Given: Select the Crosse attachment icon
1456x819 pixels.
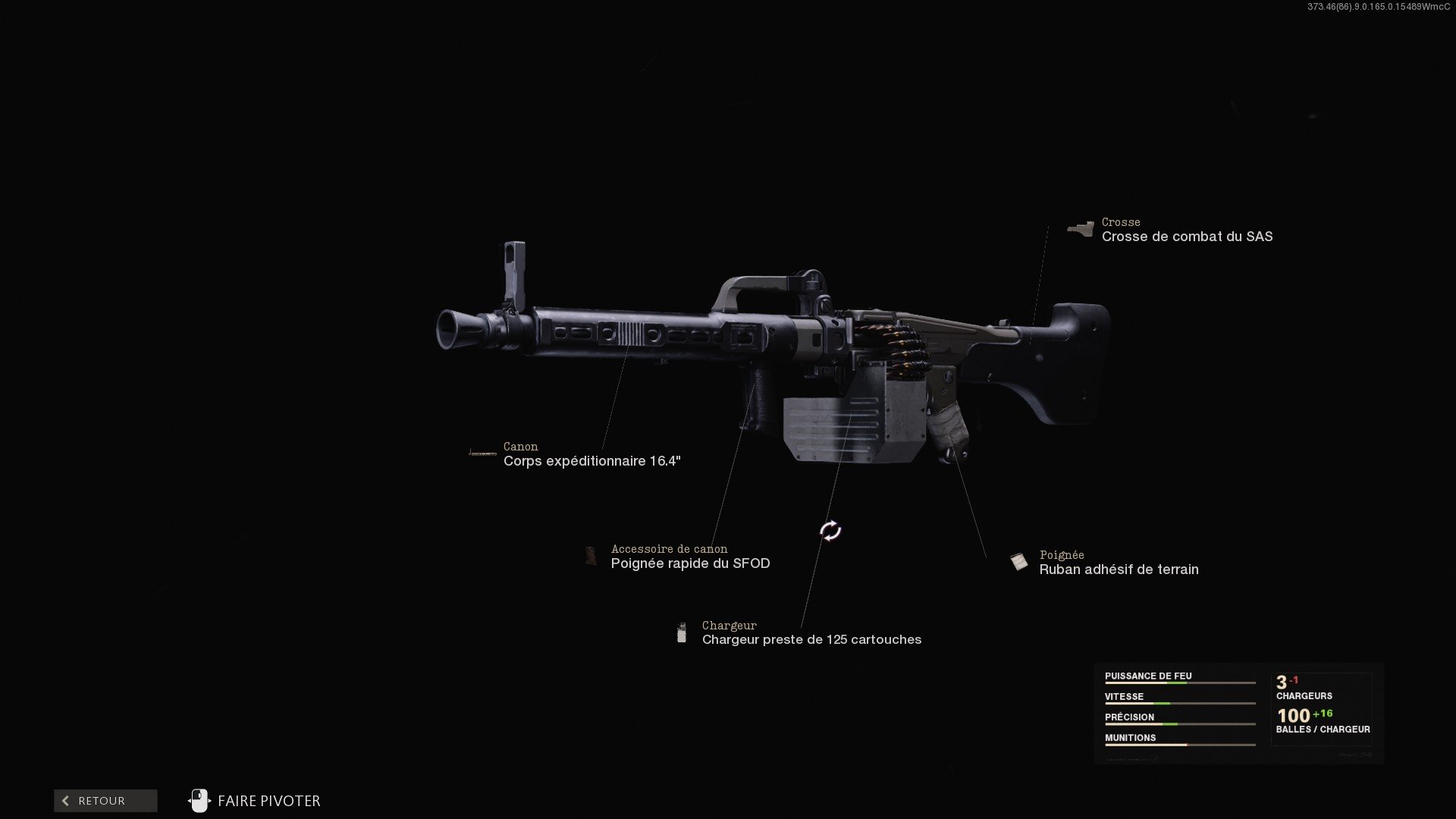Looking at the screenshot, I should [1080, 227].
